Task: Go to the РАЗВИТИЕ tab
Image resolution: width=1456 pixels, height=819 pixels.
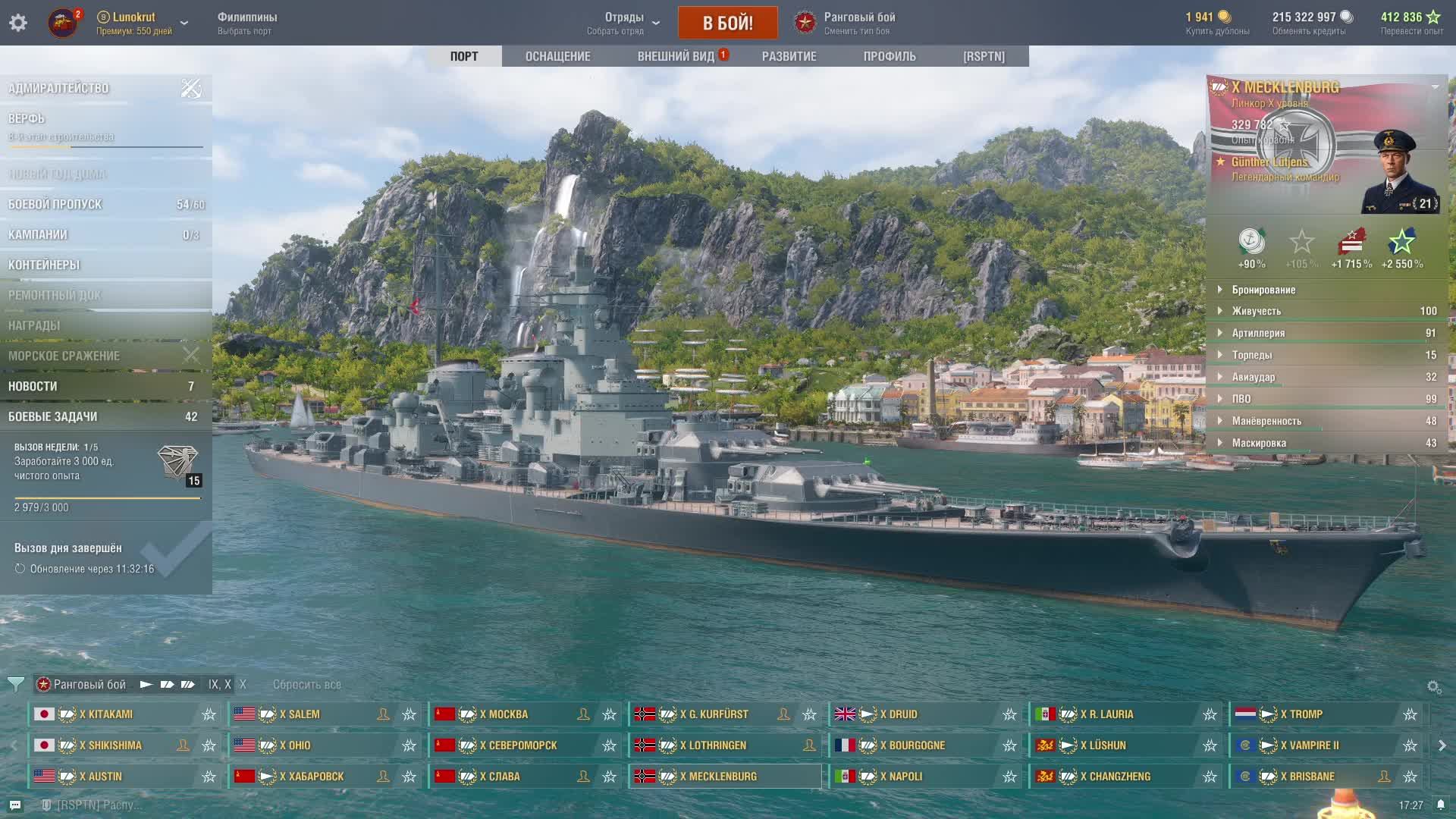Action: coord(789,56)
